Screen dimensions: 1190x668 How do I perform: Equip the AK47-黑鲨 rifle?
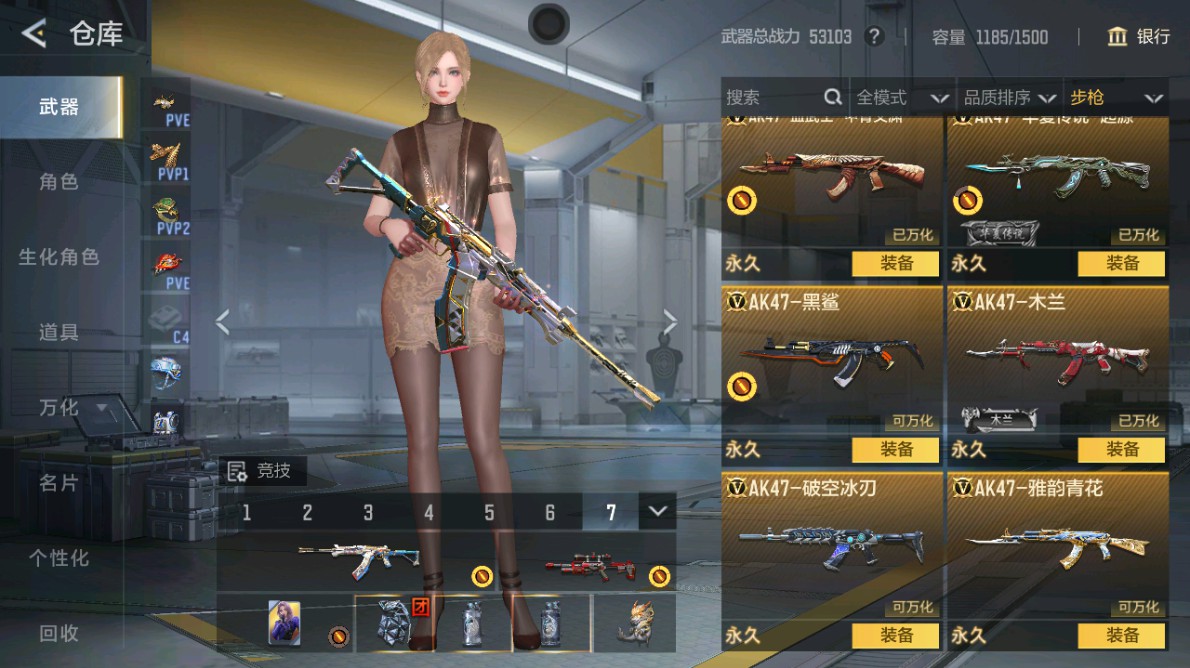pyautogui.click(x=896, y=450)
